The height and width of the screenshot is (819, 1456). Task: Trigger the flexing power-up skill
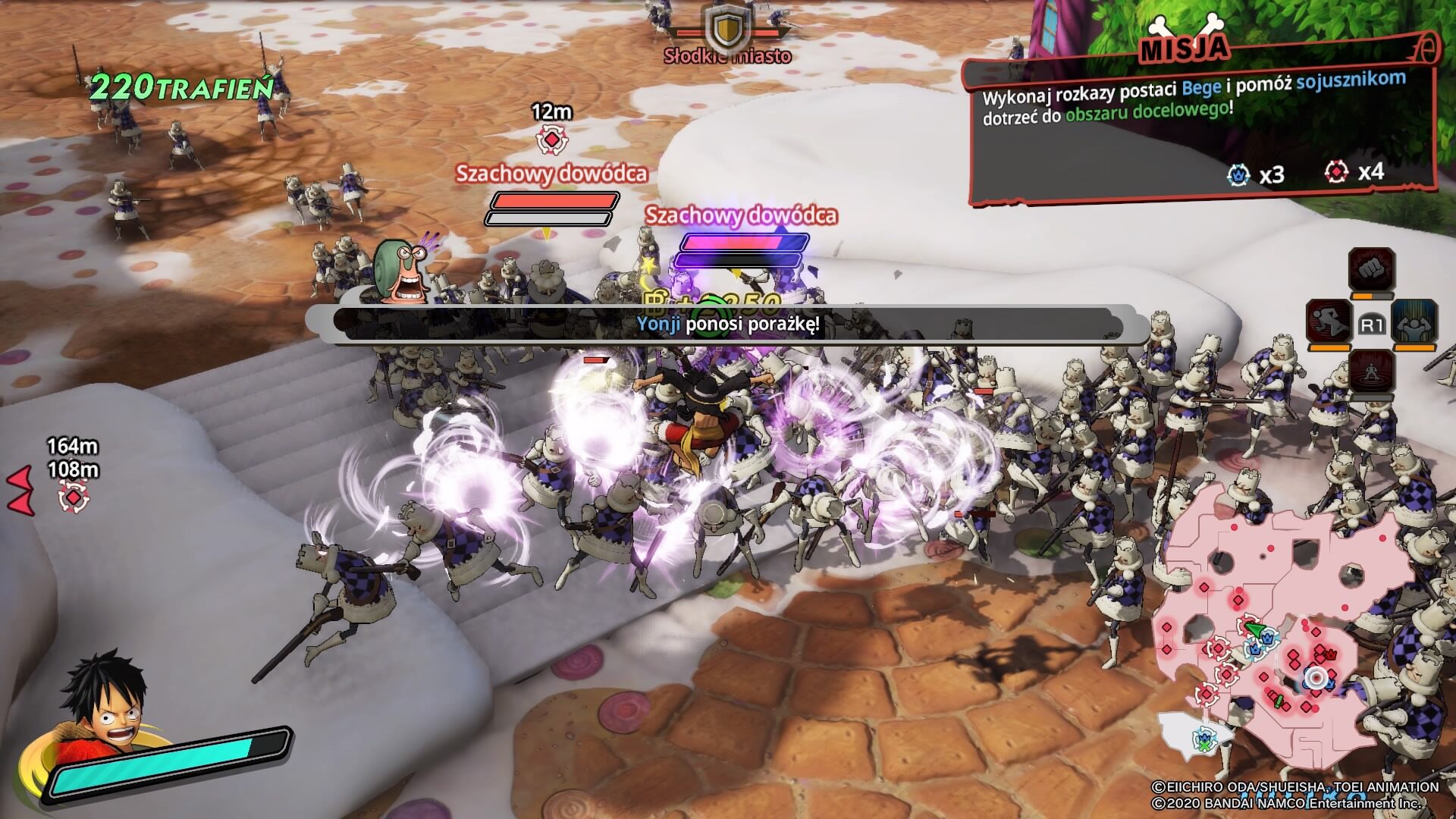pyautogui.click(x=1415, y=321)
